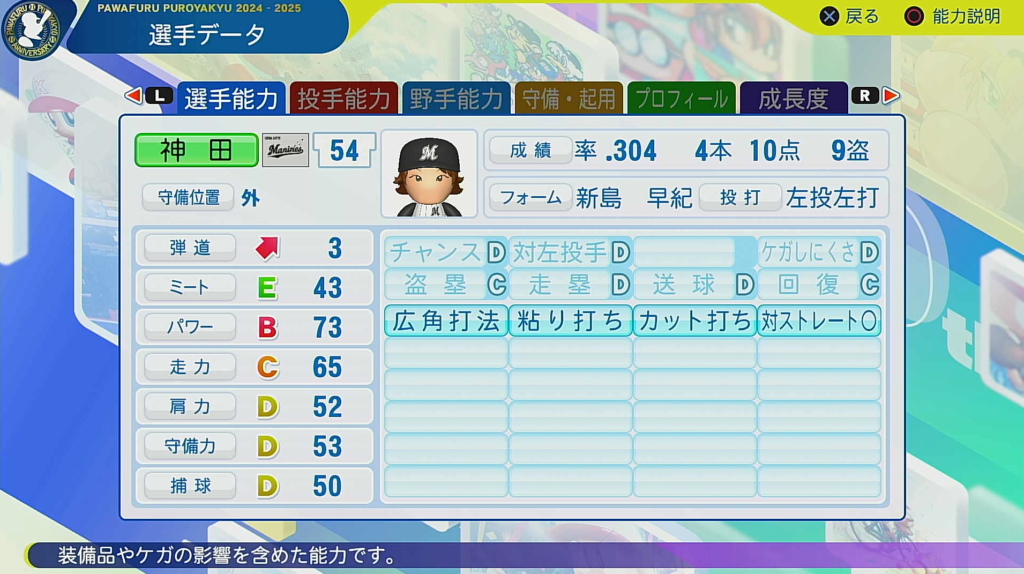Select the チャンス D ability cell
The image size is (1024, 574).
(x=446, y=252)
